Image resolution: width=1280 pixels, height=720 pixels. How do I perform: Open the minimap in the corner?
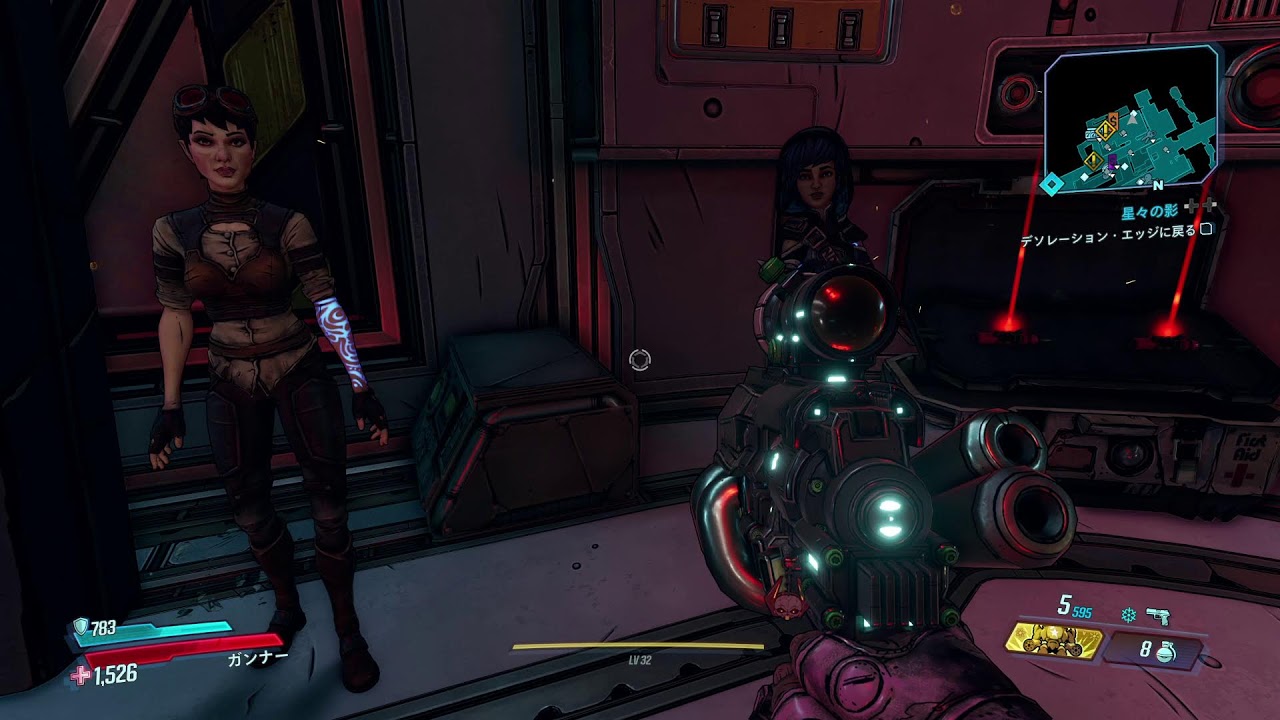[x=1132, y=118]
